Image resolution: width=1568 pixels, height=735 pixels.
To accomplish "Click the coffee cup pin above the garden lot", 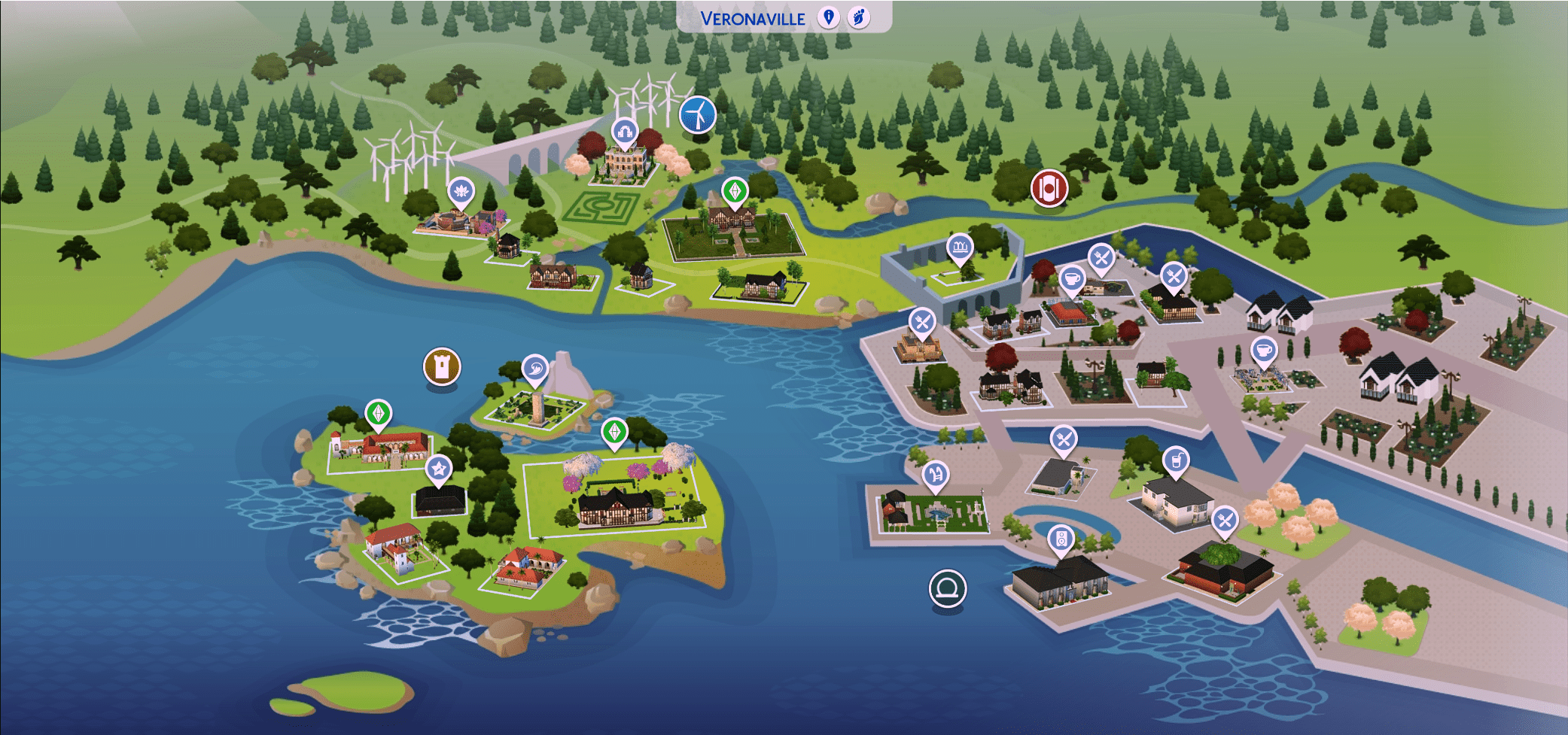I will tap(1264, 351).
